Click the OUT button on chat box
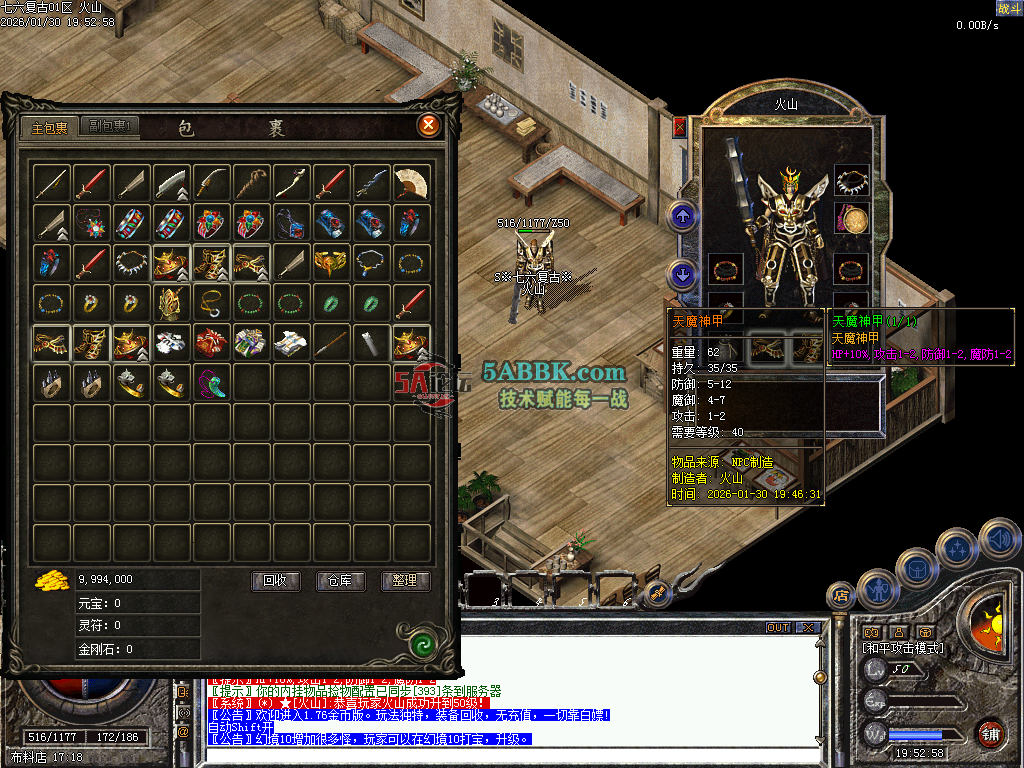This screenshot has width=1024, height=768. click(x=778, y=628)
